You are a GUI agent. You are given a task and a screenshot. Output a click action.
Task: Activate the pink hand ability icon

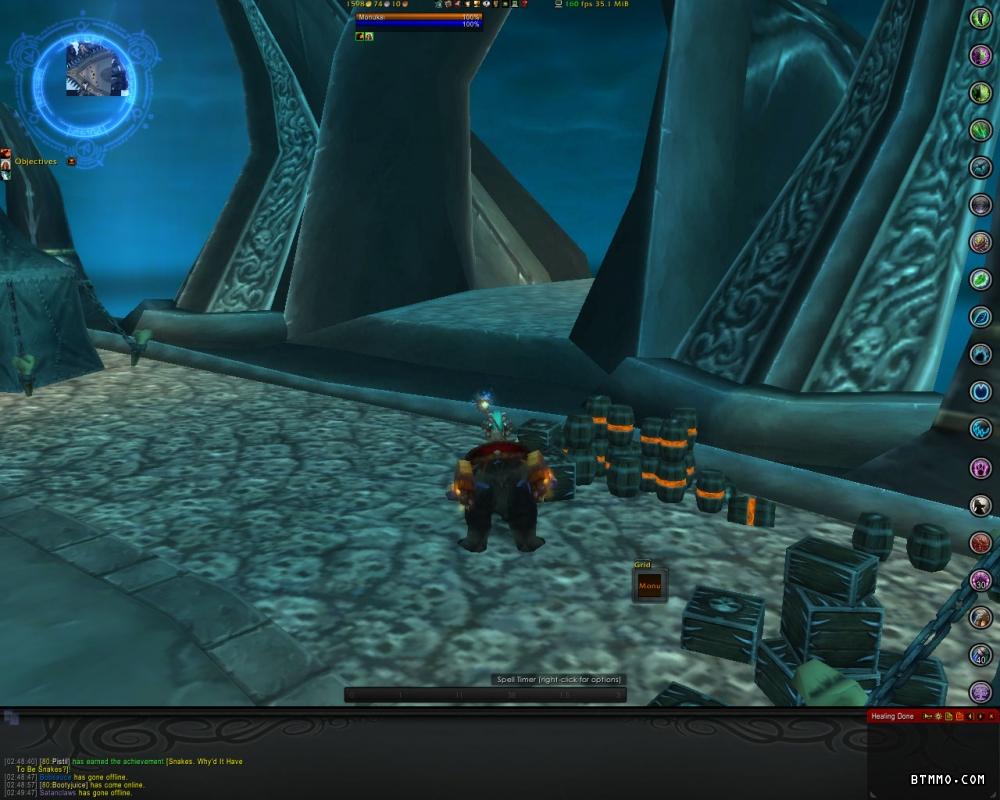980,467
